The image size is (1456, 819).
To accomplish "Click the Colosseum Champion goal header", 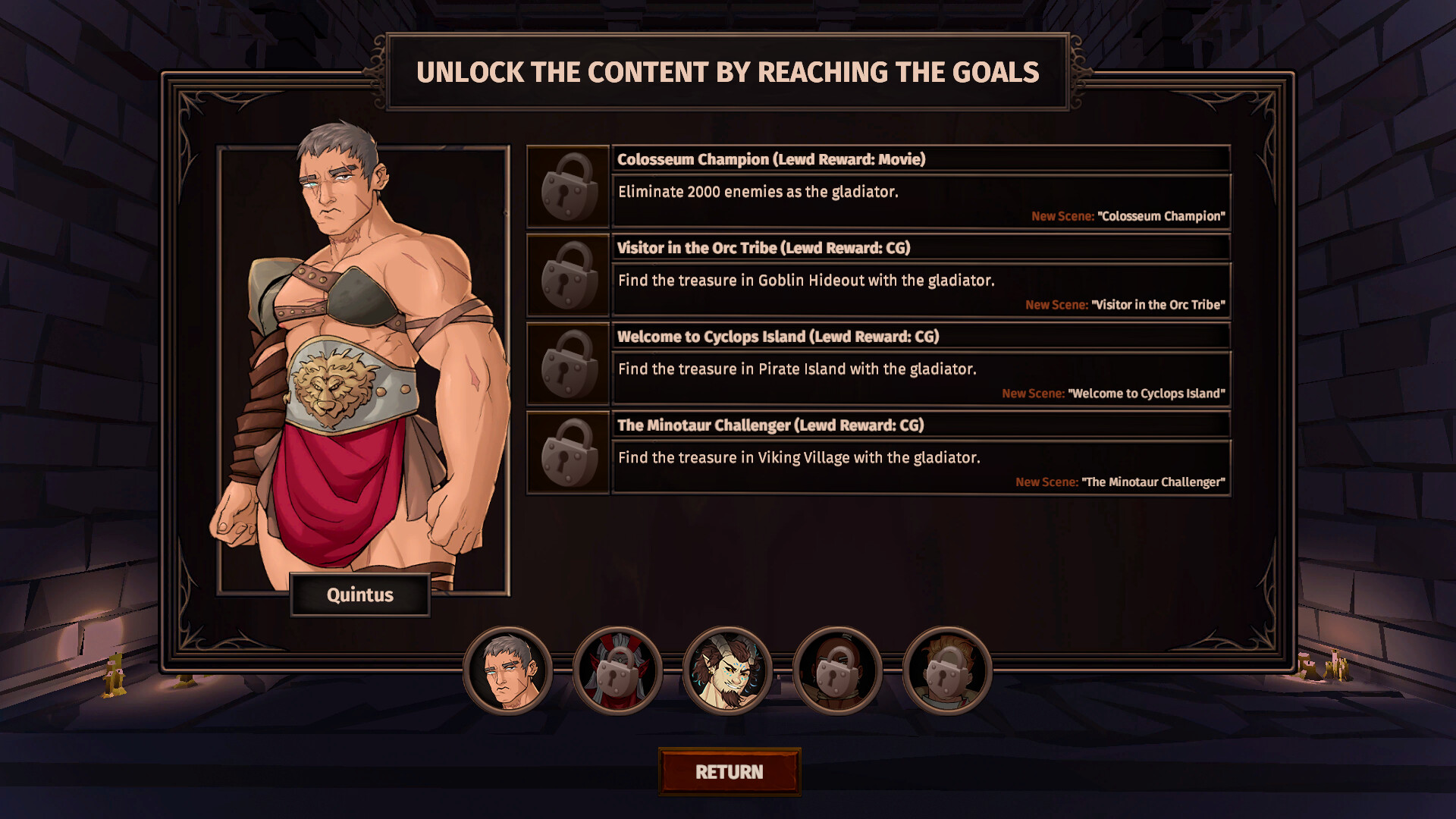I will pos(770,159).
